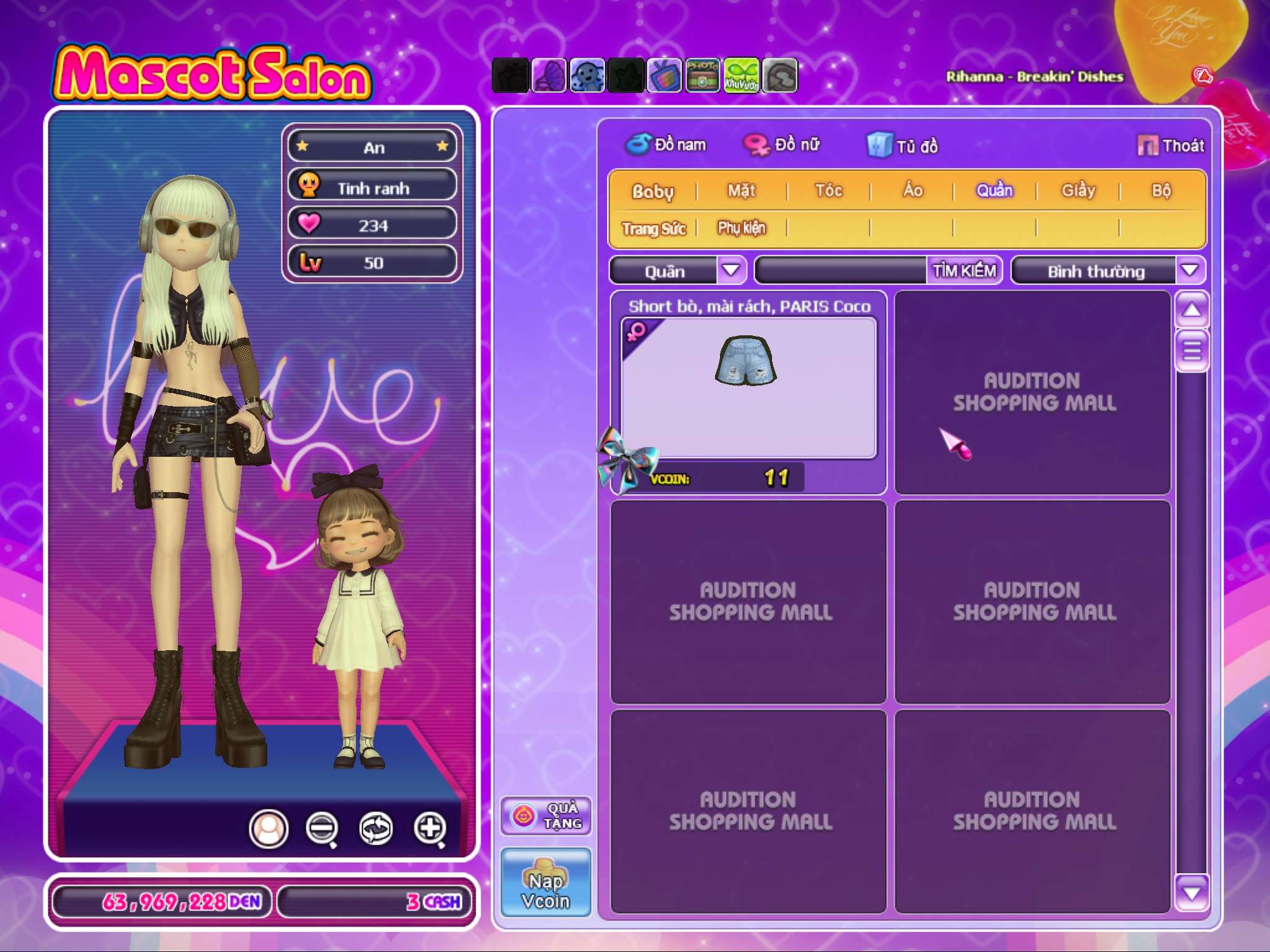The height and width of the screenshot is (952, 1270).
Task: Click the Nạp Vcoin top-up button
Action: pos(546,881)
